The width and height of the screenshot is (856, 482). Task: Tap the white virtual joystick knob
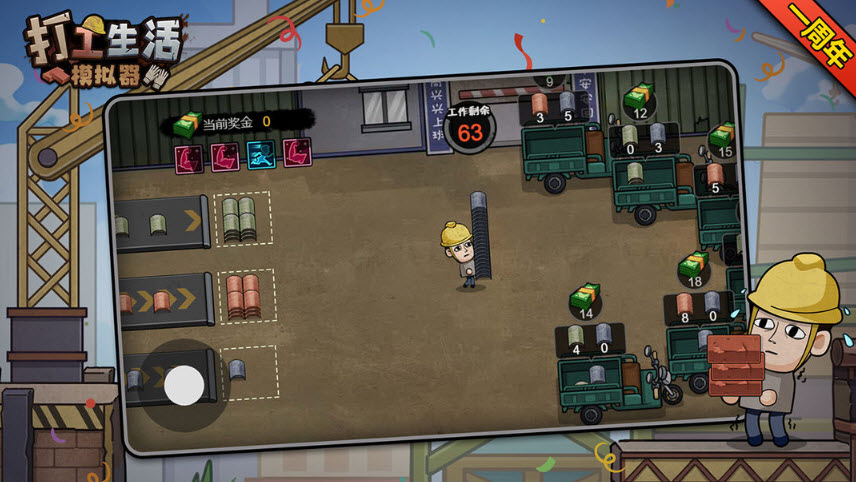184,385
